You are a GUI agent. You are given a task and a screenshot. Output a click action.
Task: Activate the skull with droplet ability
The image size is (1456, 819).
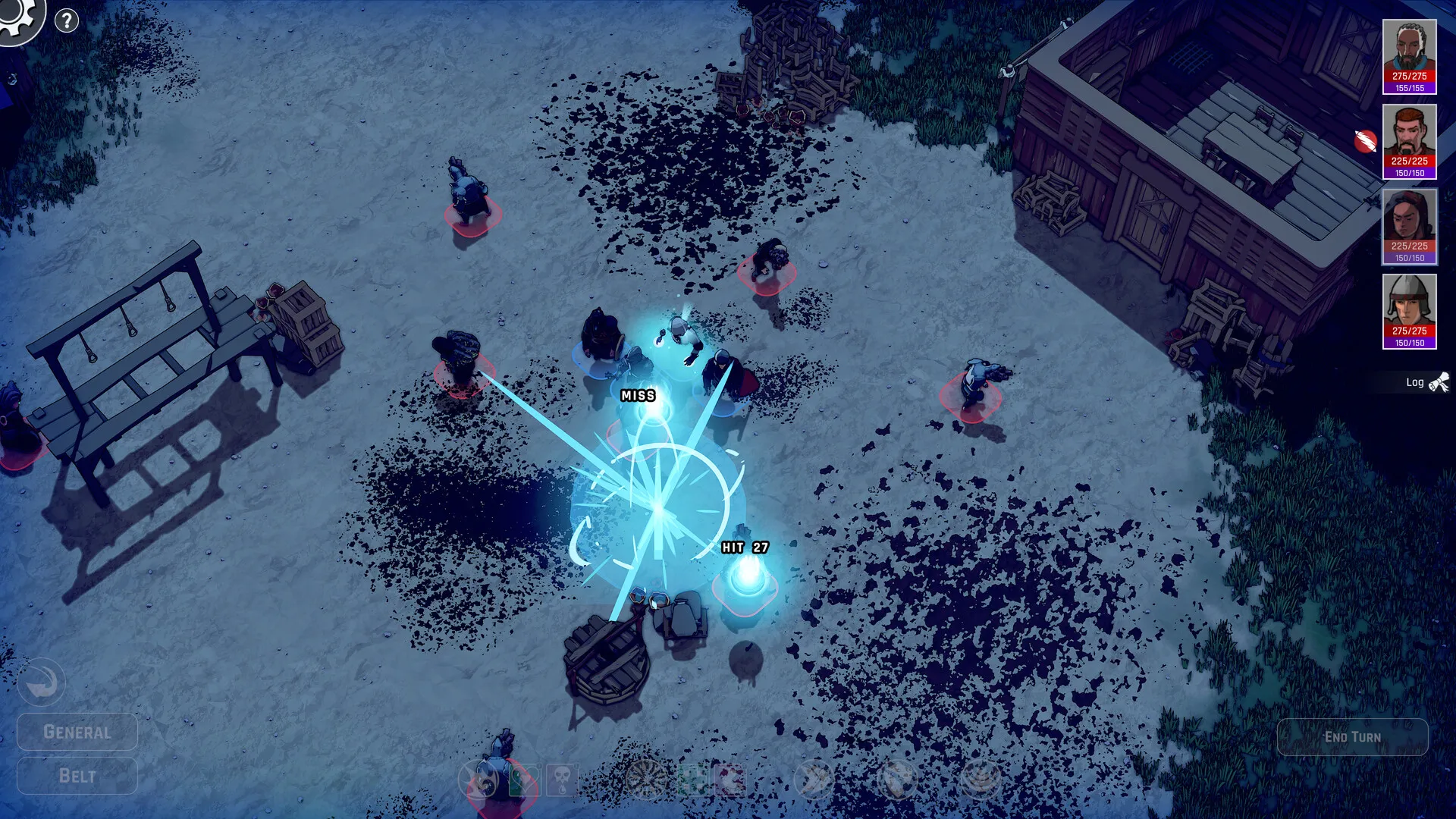tap(562, 780)
